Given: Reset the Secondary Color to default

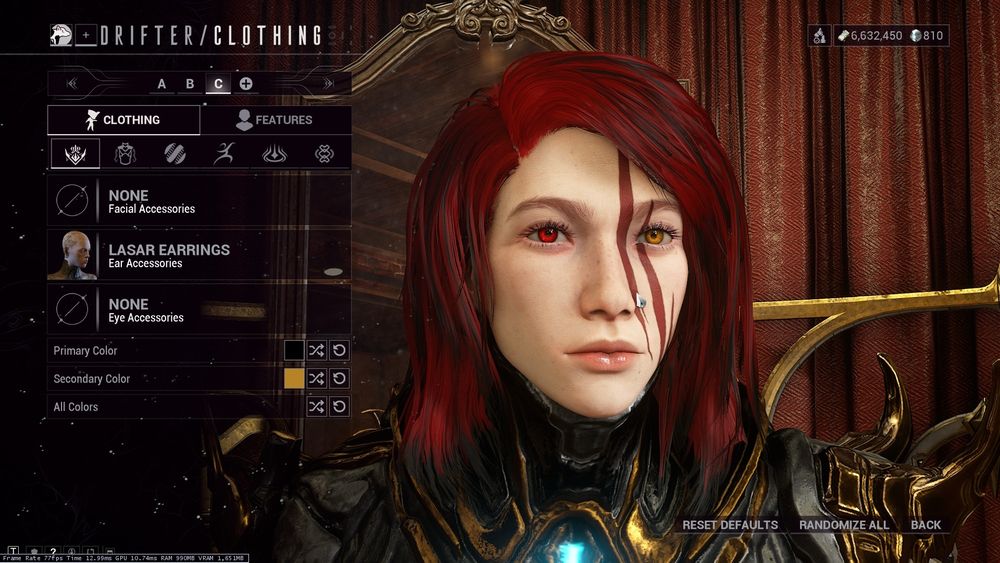Looking at the screenshot, I should pos(340,379).
